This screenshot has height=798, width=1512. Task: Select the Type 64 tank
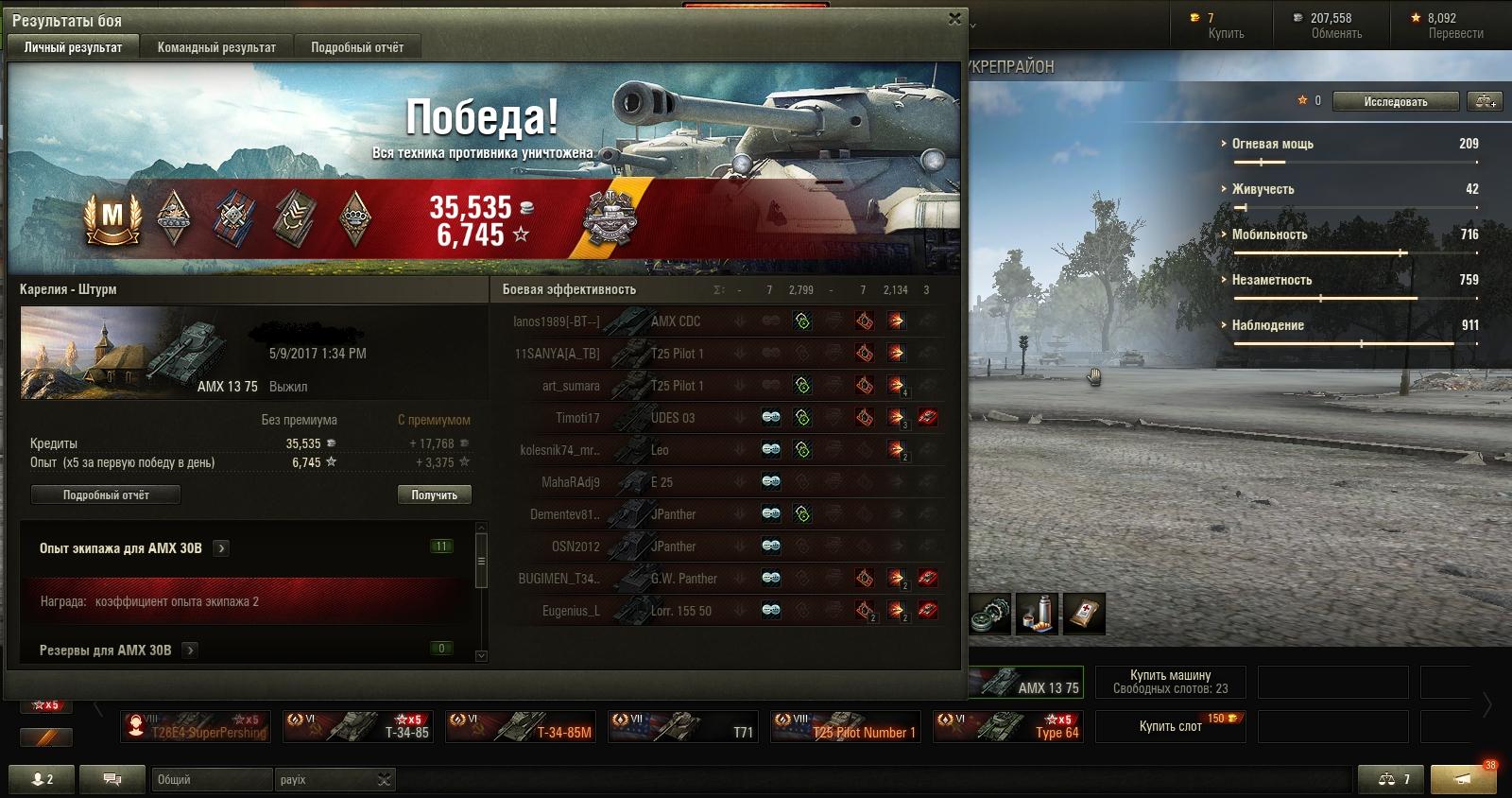(1007, 727)
